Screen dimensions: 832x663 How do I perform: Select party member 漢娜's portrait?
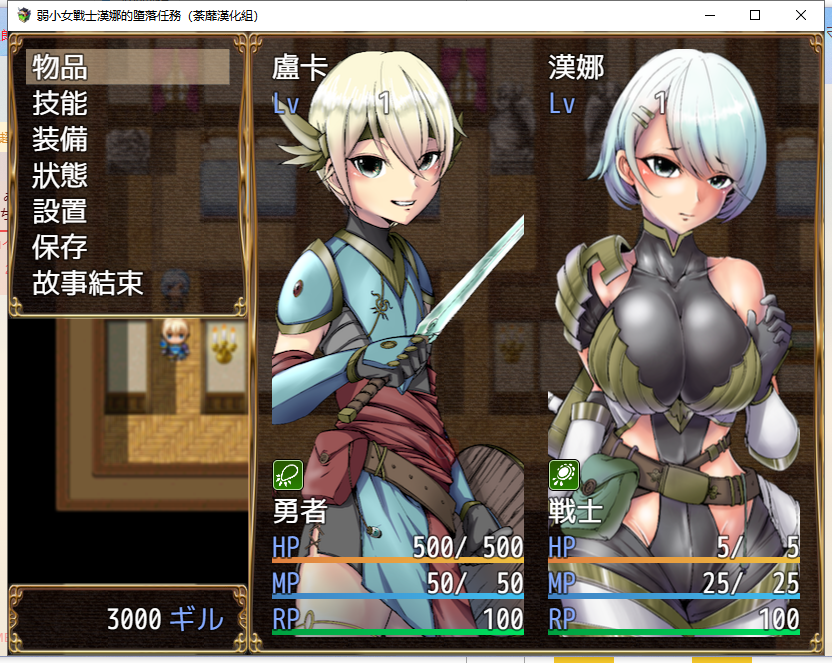(673, 300)
